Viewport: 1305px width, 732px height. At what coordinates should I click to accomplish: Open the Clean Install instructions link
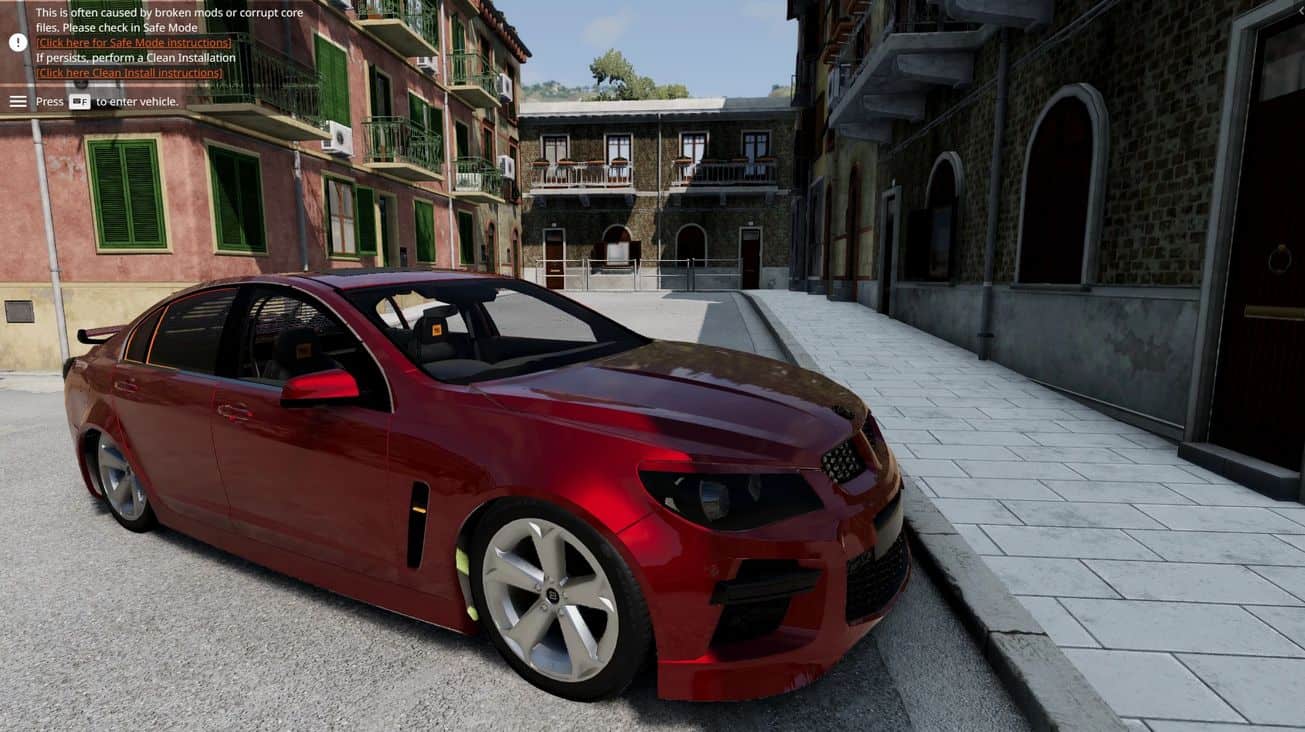(130, 73)
